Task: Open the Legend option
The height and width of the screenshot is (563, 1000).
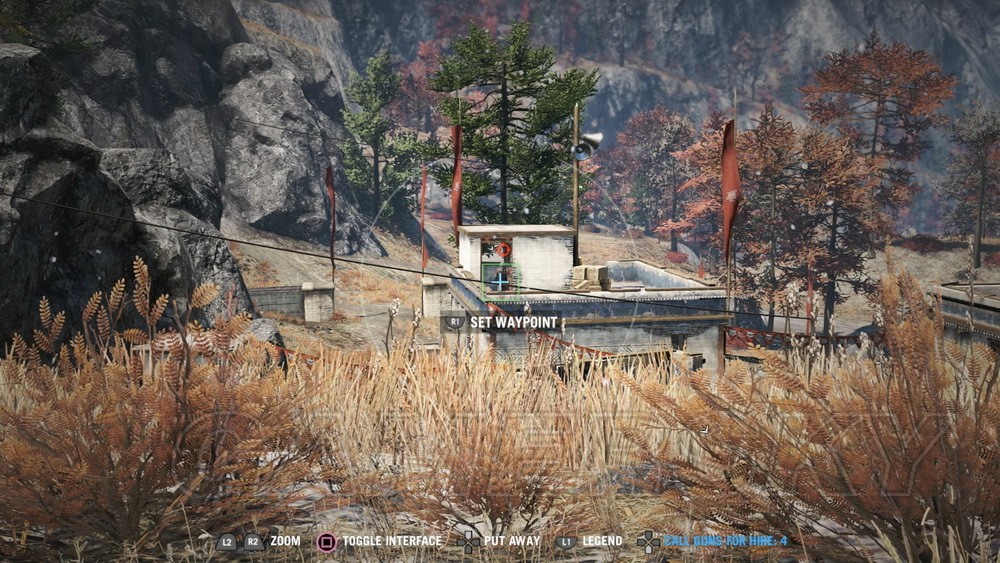Action: pyautogui.click(x=602, y=541)
